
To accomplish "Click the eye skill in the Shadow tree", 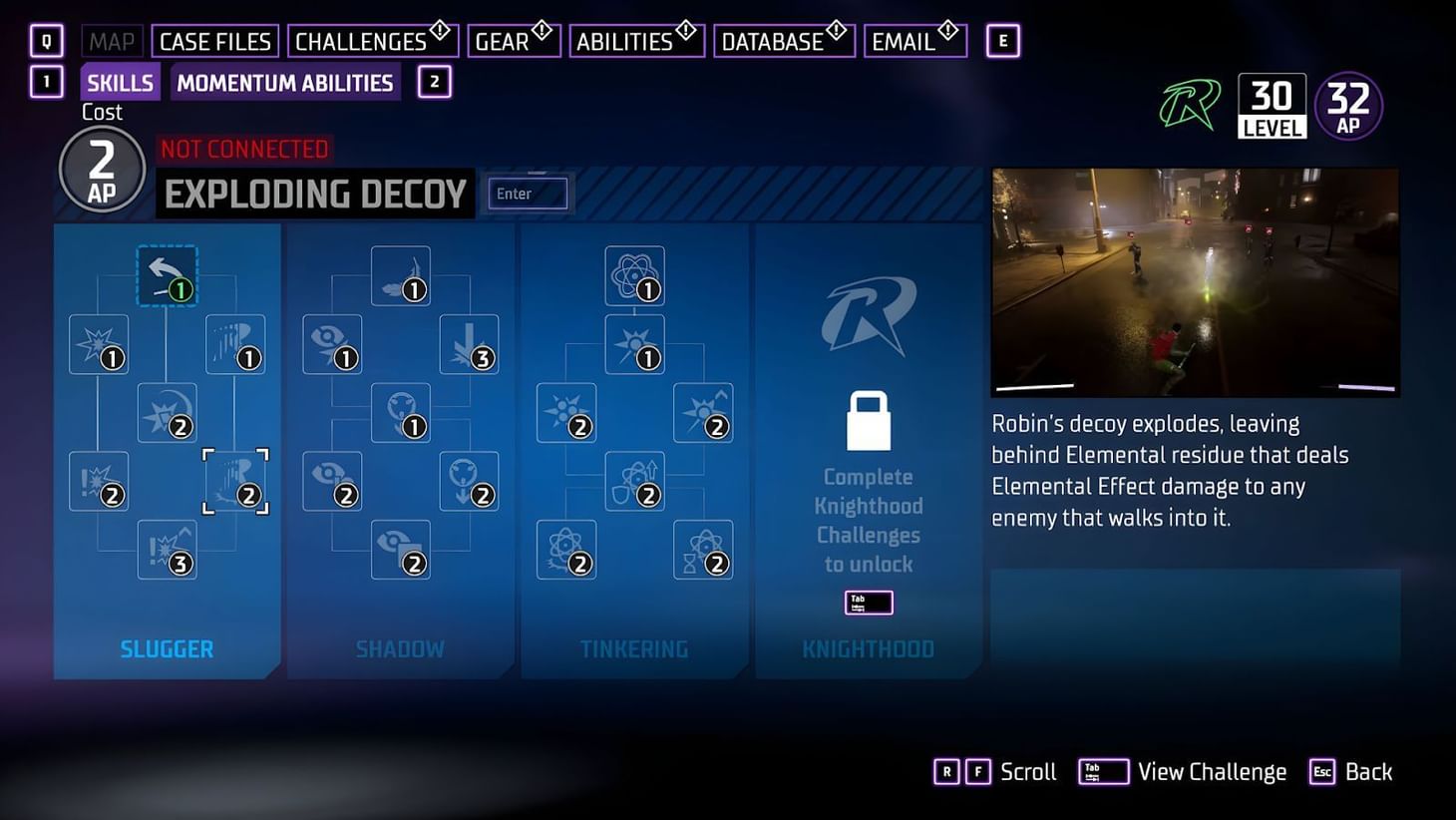I will pos(332,344).
